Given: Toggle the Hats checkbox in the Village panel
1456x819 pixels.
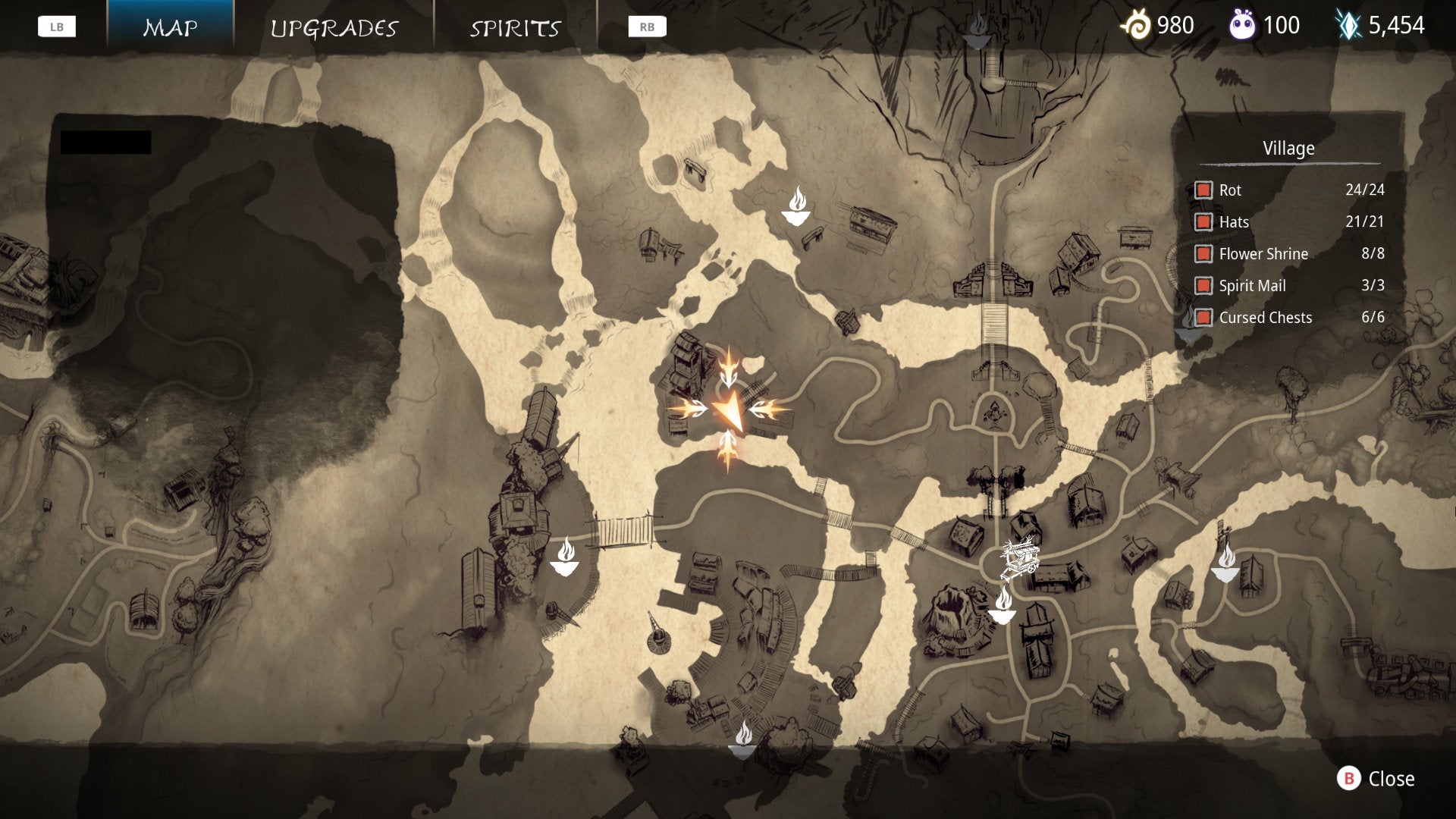Looking at the screenshot, I should click(1204, 222).
